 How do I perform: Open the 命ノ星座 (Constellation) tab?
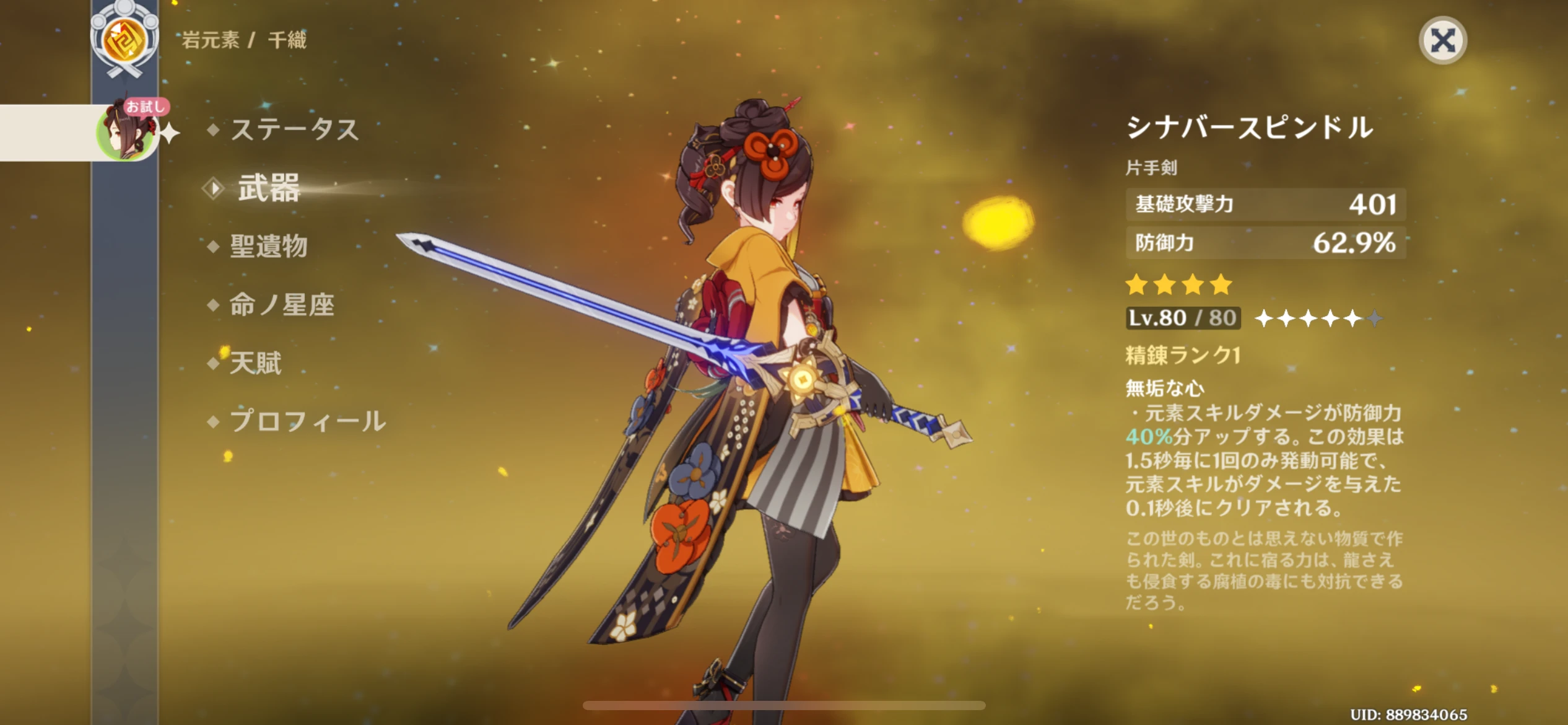point(282,304)
